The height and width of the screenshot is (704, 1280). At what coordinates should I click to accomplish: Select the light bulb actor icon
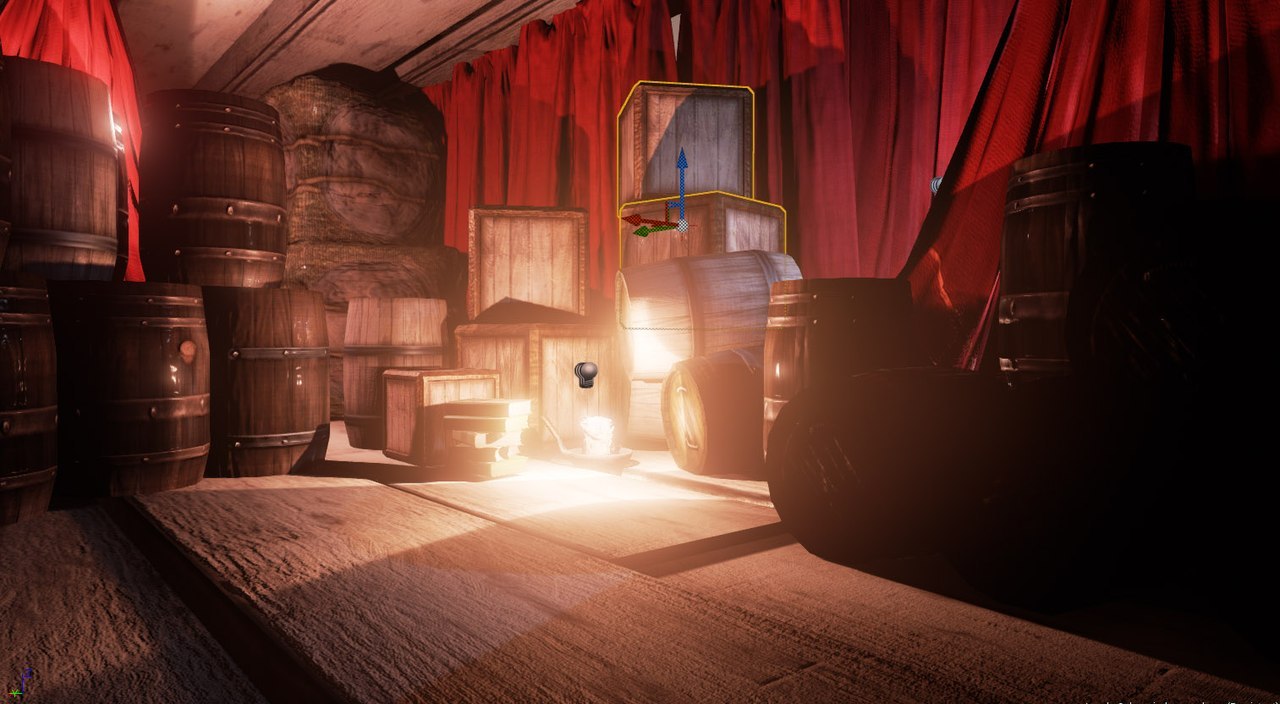[x=586, y=375]
